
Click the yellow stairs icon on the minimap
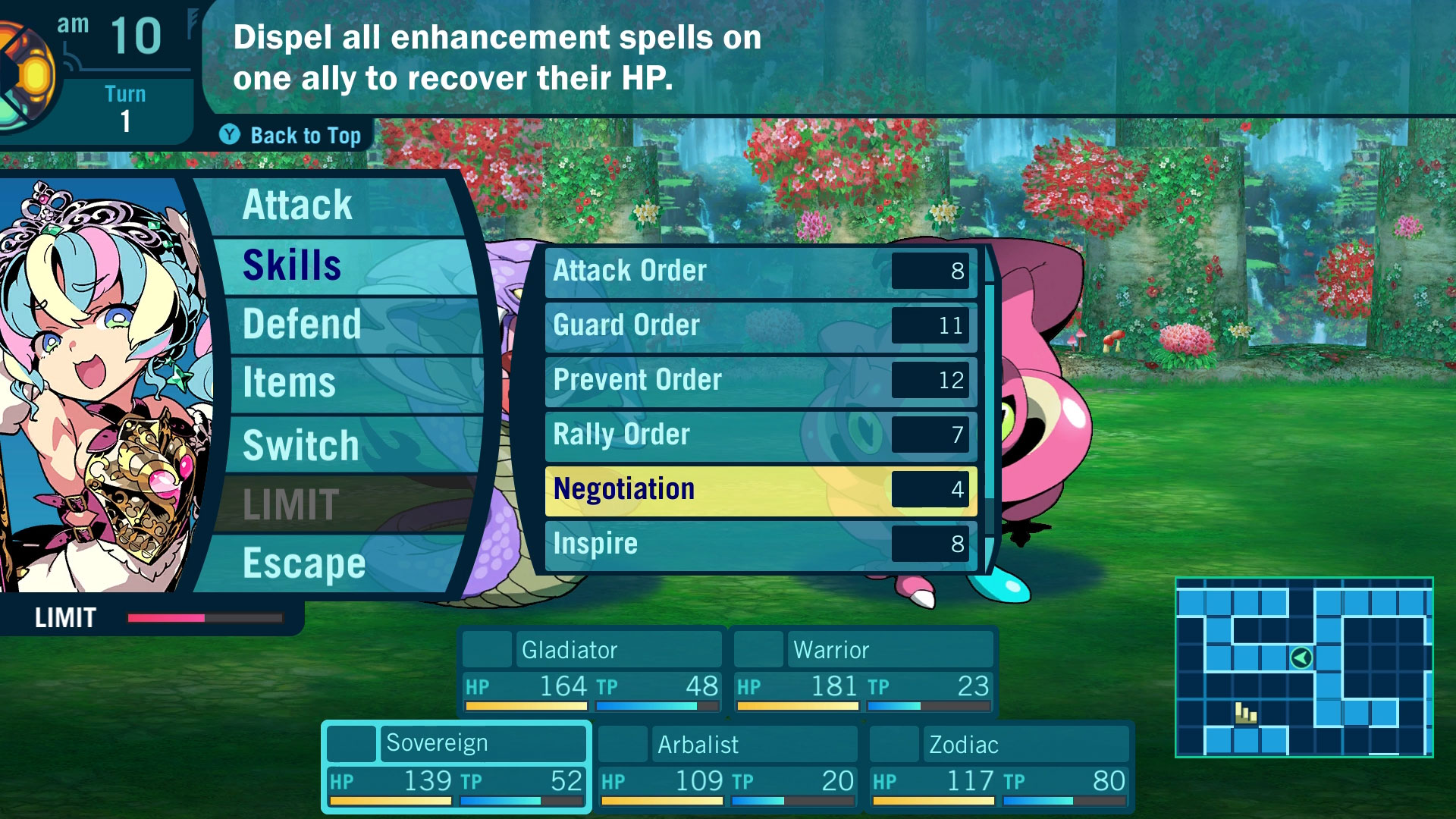click(1246, 714)
